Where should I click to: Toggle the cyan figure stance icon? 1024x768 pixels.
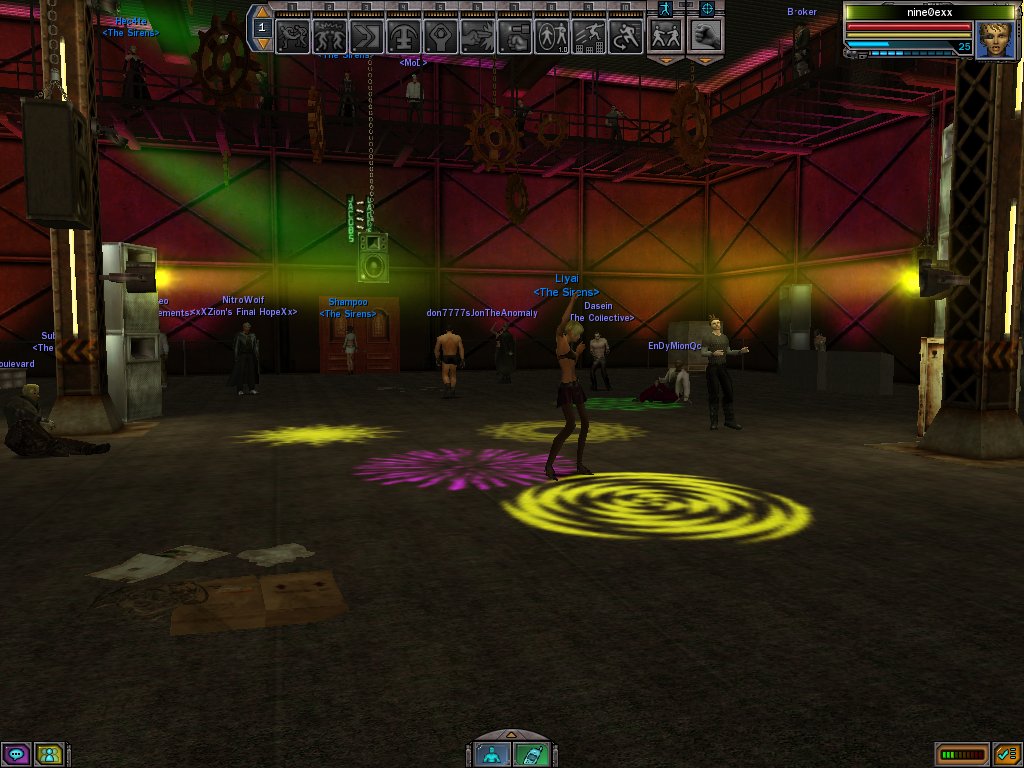(665, 8)
